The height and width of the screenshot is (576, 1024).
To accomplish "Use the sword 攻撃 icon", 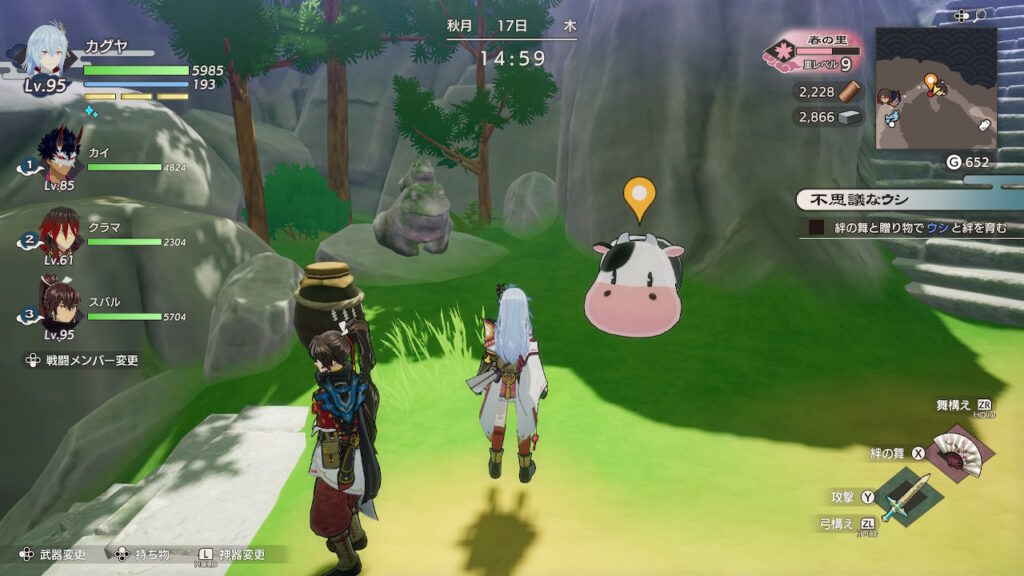I will 907,495.
